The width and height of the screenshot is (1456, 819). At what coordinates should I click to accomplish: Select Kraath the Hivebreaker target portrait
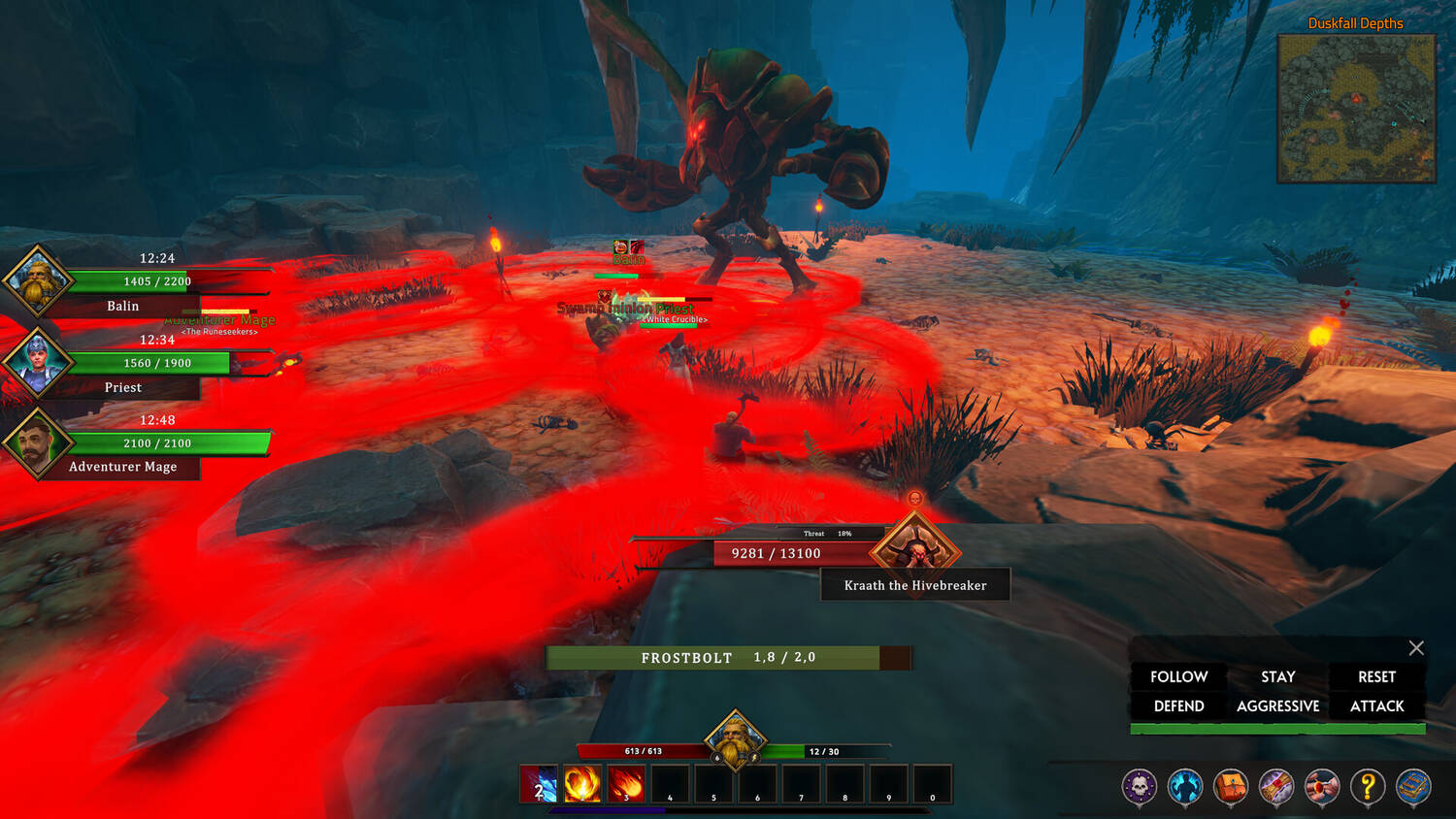tap(915, 550)
